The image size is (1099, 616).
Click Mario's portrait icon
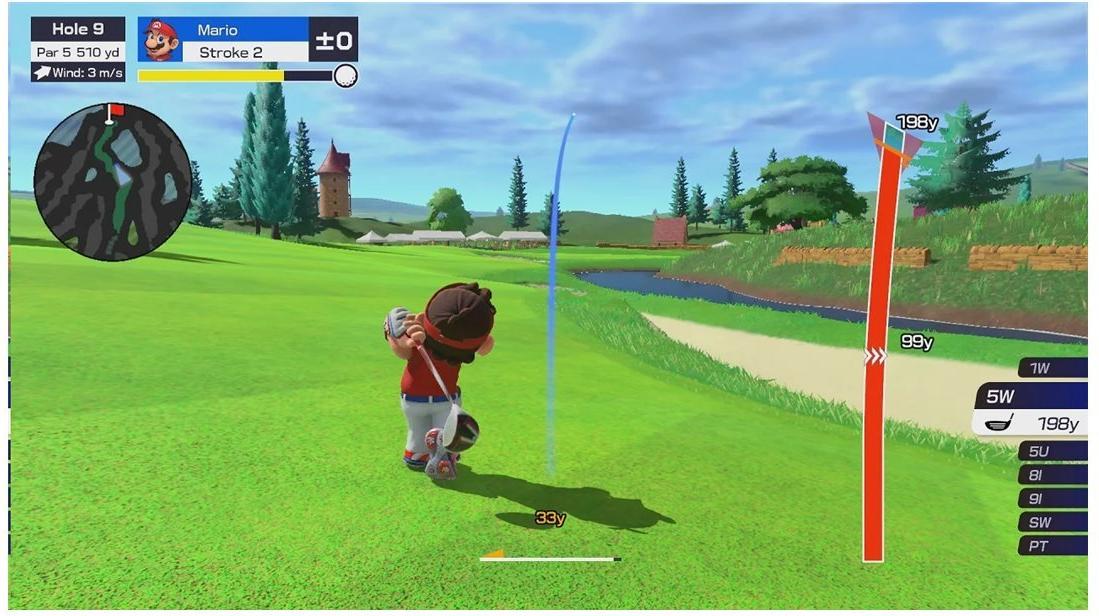point(160,40)
